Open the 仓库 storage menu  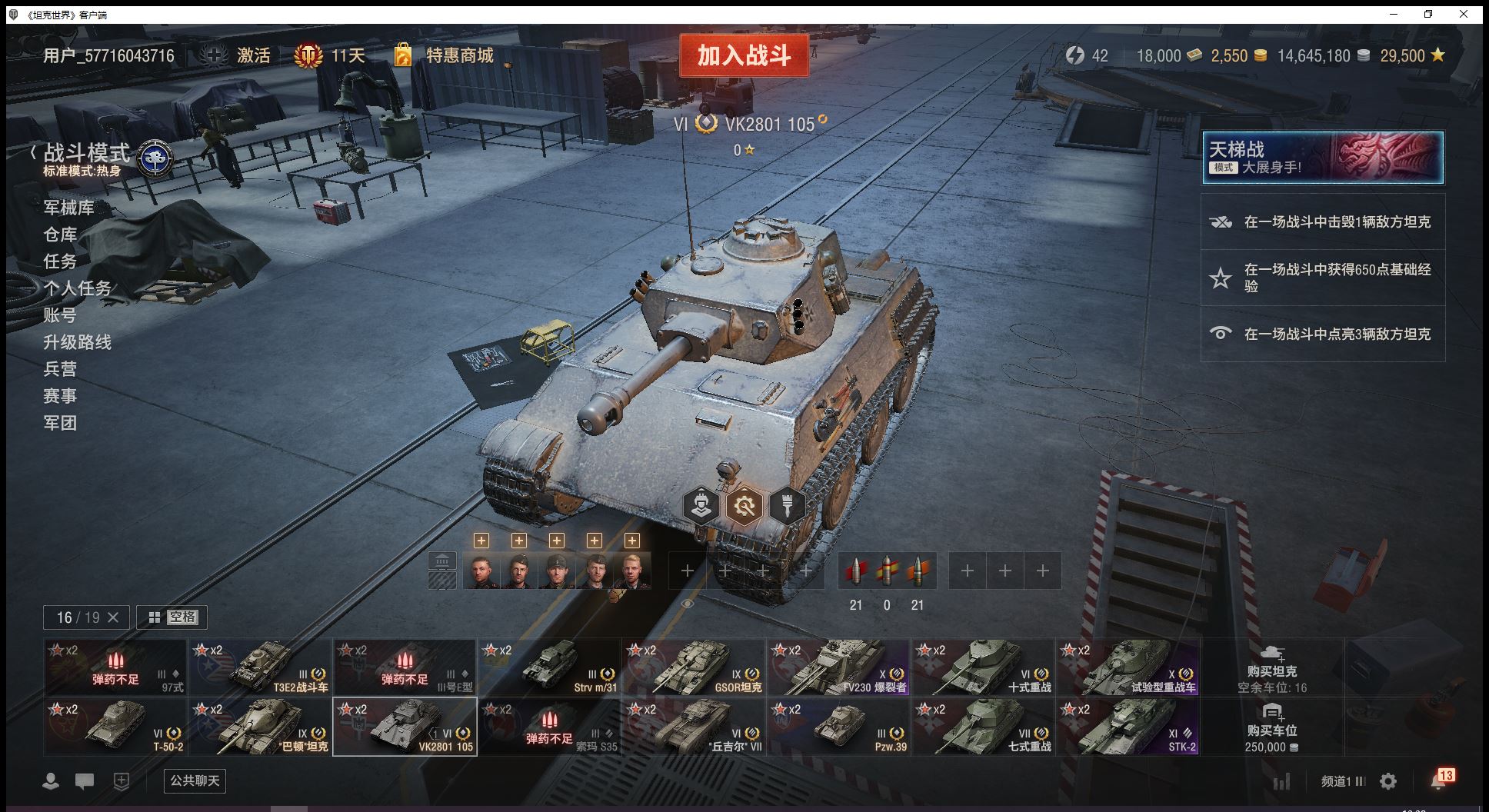pos(60,235)
